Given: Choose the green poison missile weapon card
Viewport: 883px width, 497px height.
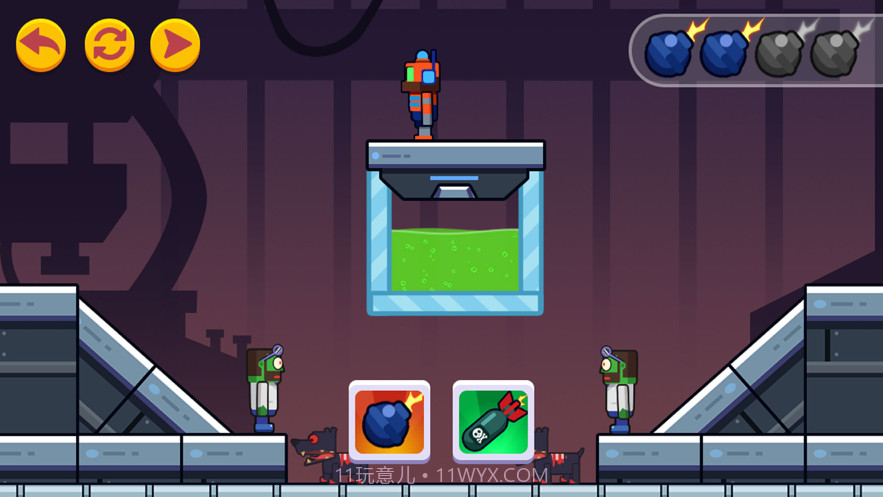Looking at the screenshot, I should tap(493, 421).
